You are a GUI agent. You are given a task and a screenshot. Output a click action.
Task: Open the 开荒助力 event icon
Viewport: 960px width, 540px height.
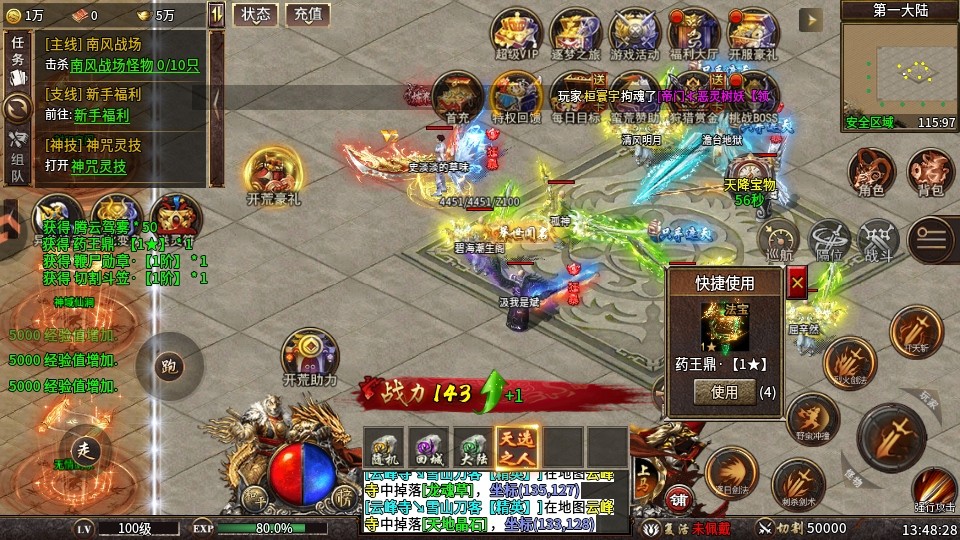[x=309, y=355]
